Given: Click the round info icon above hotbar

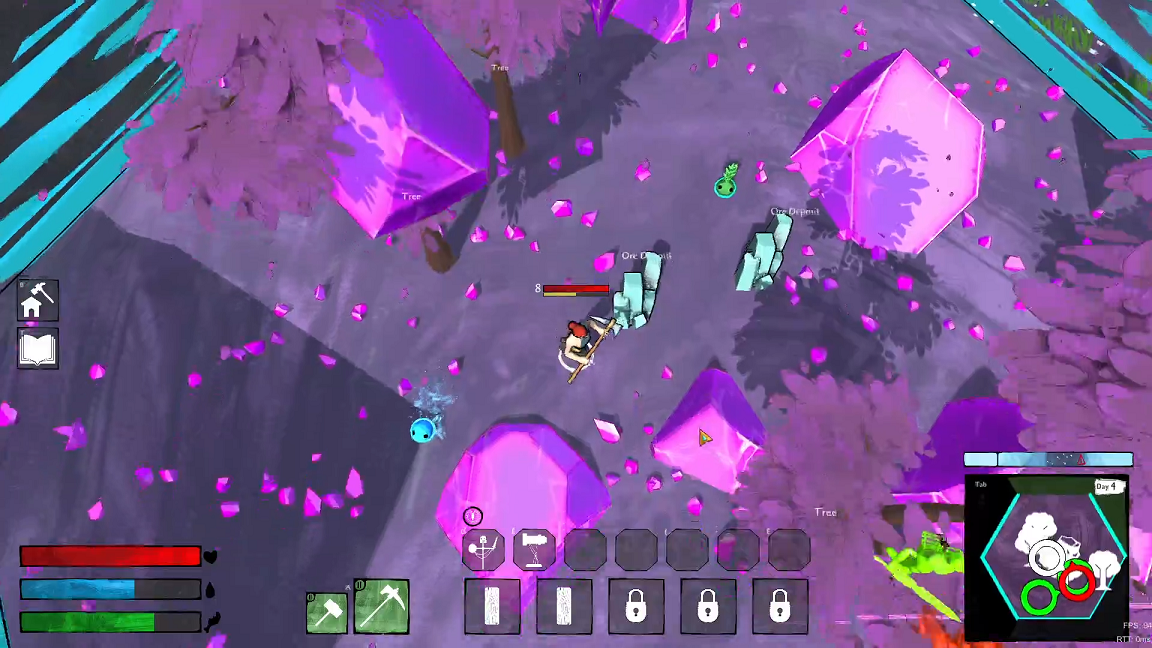Looking at the screenshot, I should [x=473, y=516].
